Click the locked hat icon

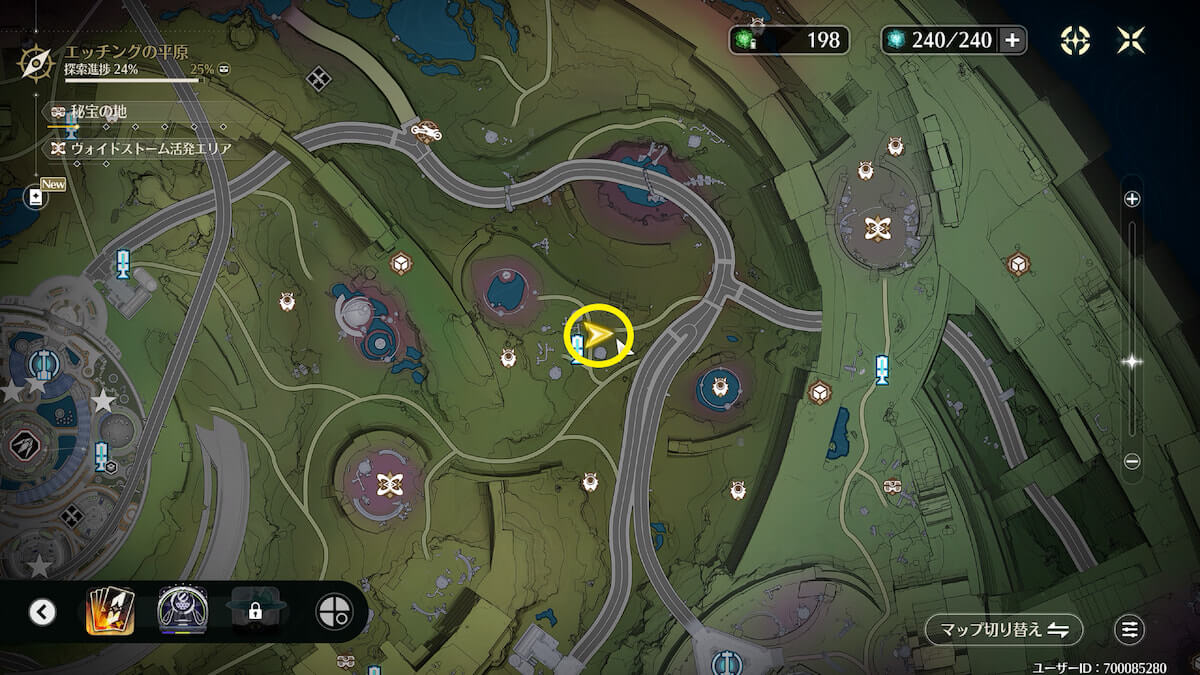point(255,611)
